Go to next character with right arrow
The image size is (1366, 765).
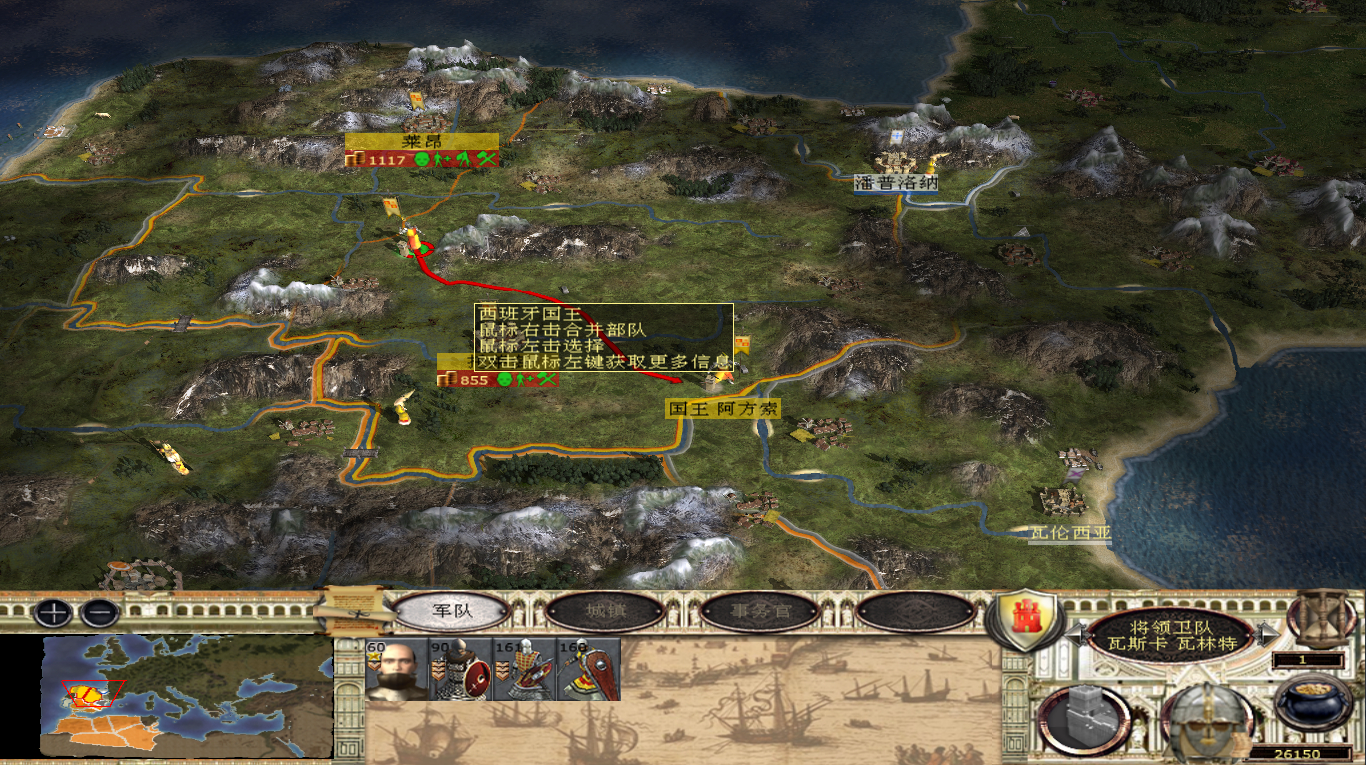click(x=1269, y=632)
